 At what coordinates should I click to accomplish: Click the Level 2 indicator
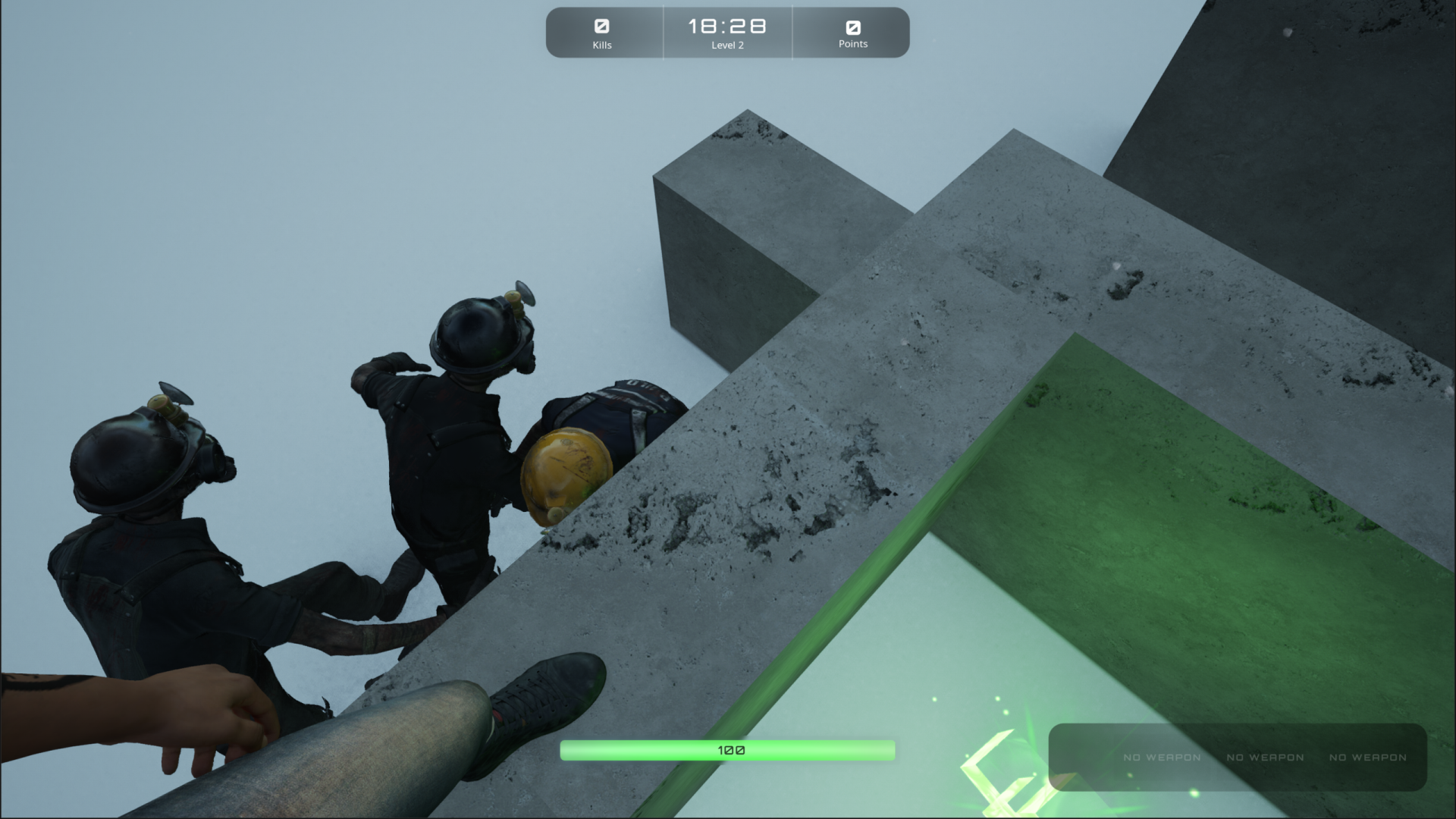click(726, 45)
